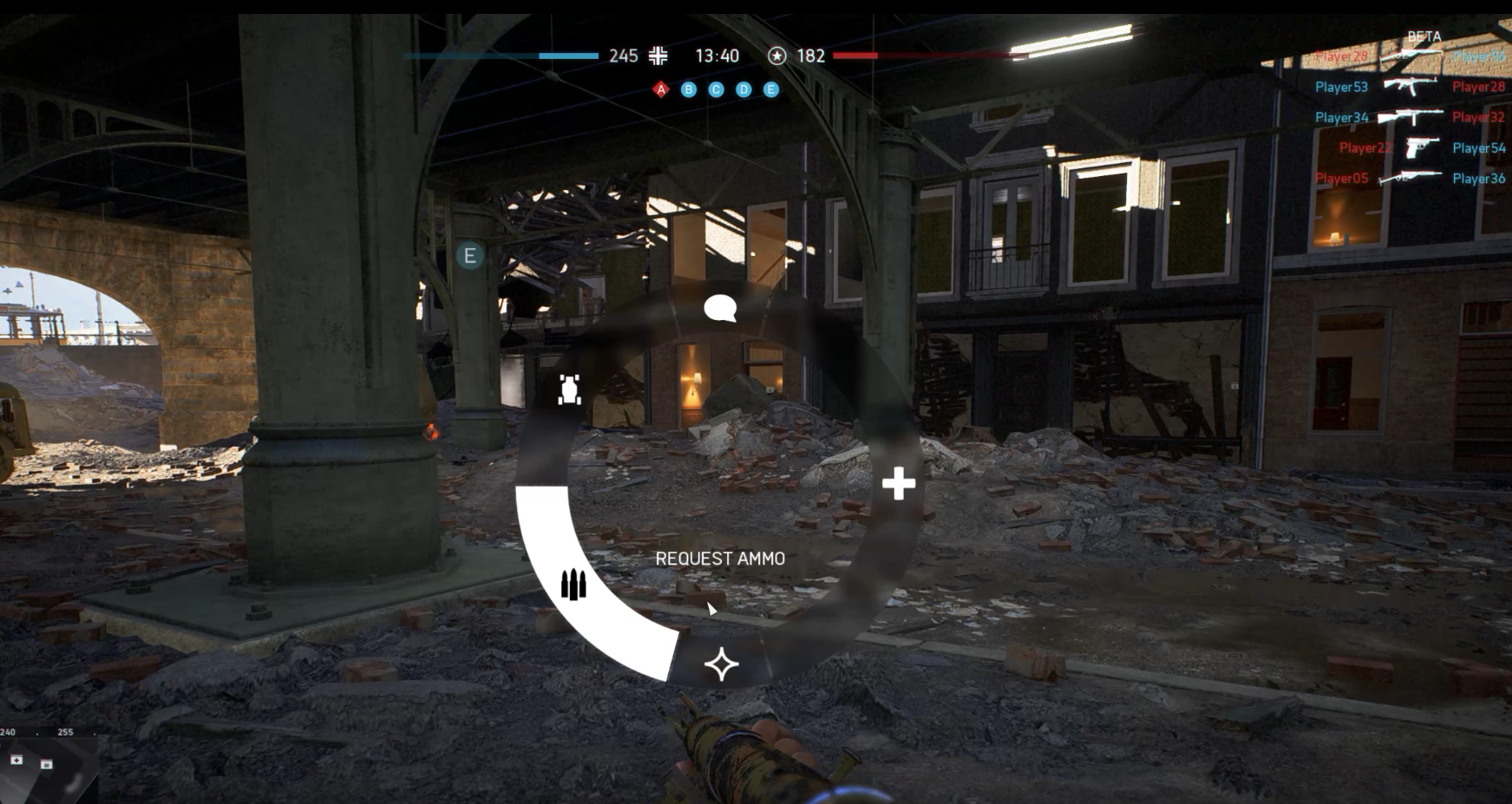Select the Request Ammo bullets segment
The height and width of the screenshot is (804, 1512).
[x=573, y=584]
